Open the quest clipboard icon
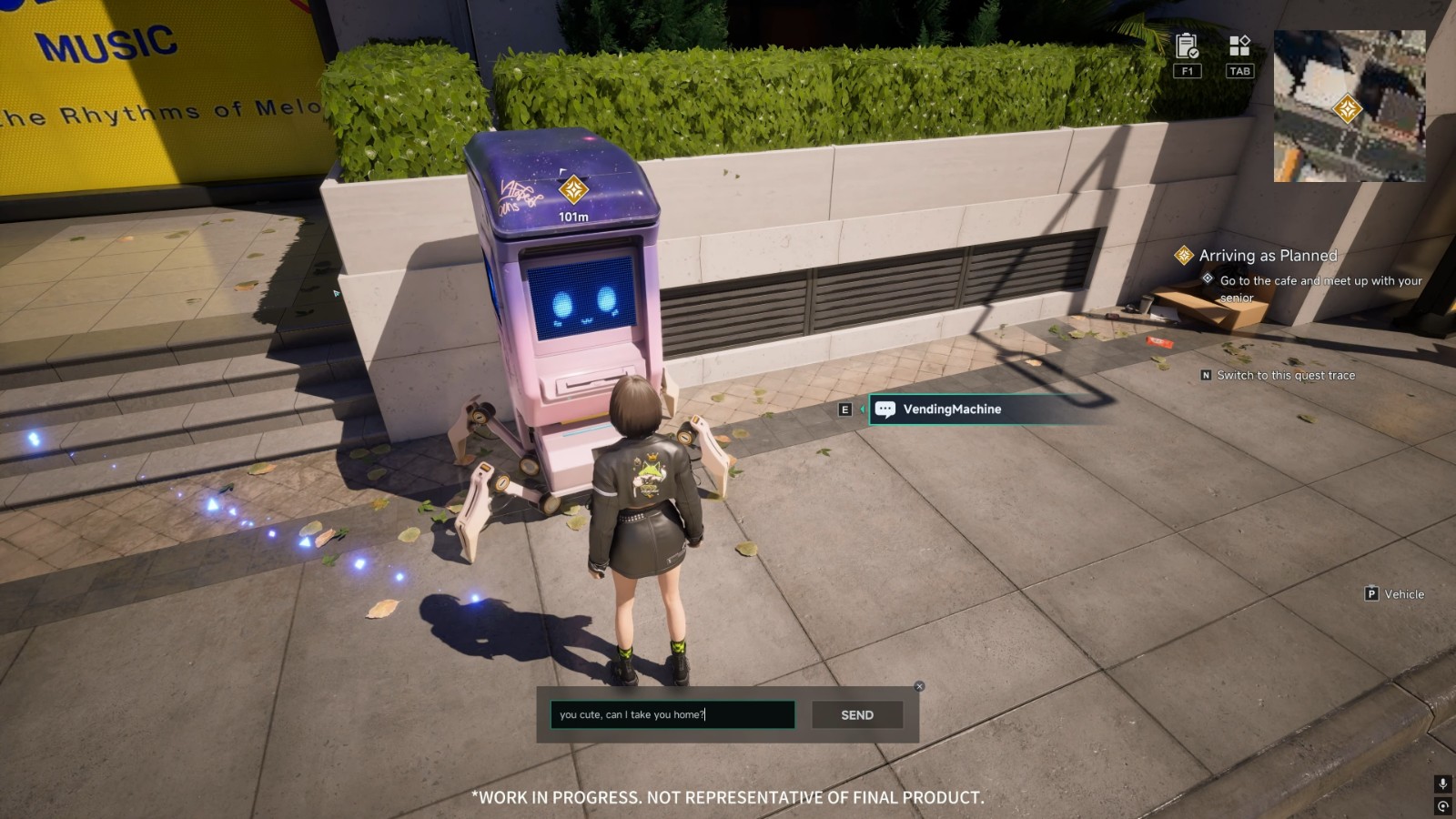This screenshot has width=1456, height=819. coord(1187,45)
